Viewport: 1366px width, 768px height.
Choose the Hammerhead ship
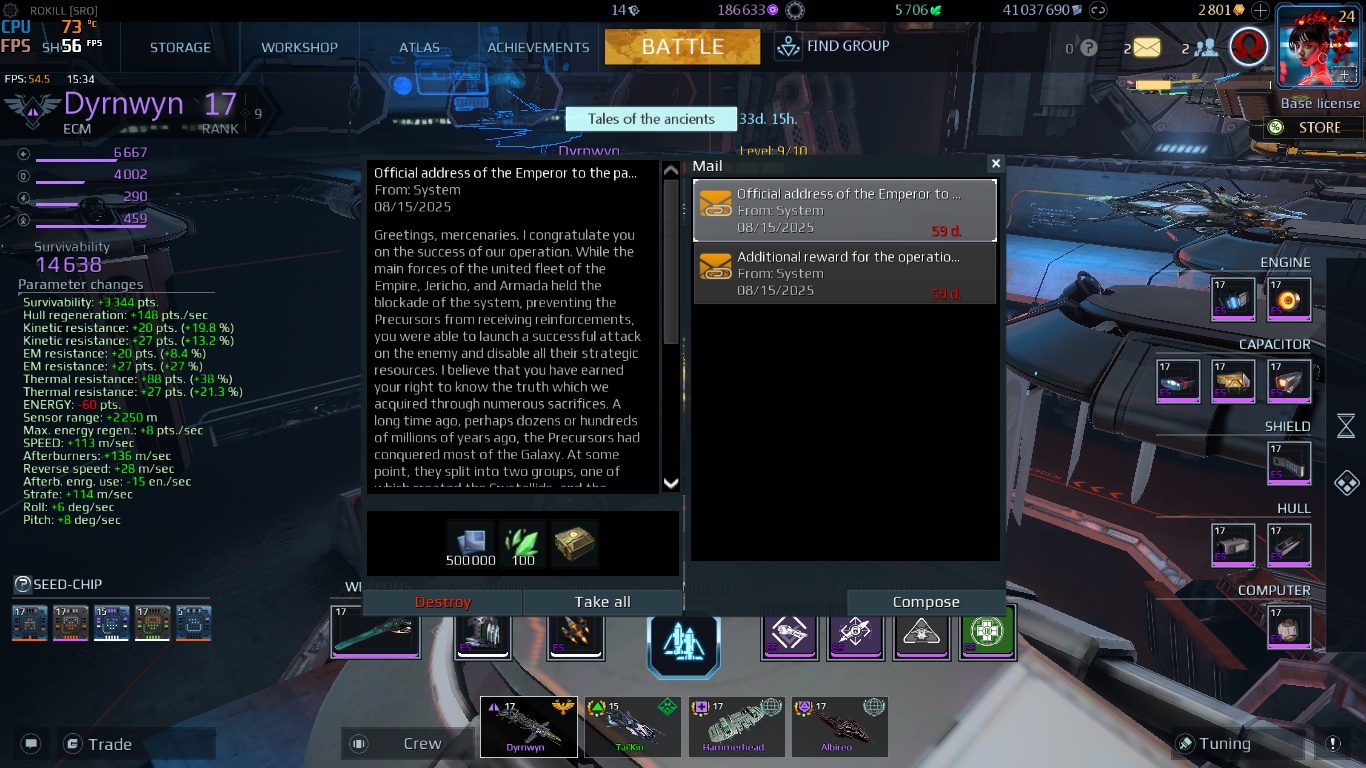click(737, 727)
